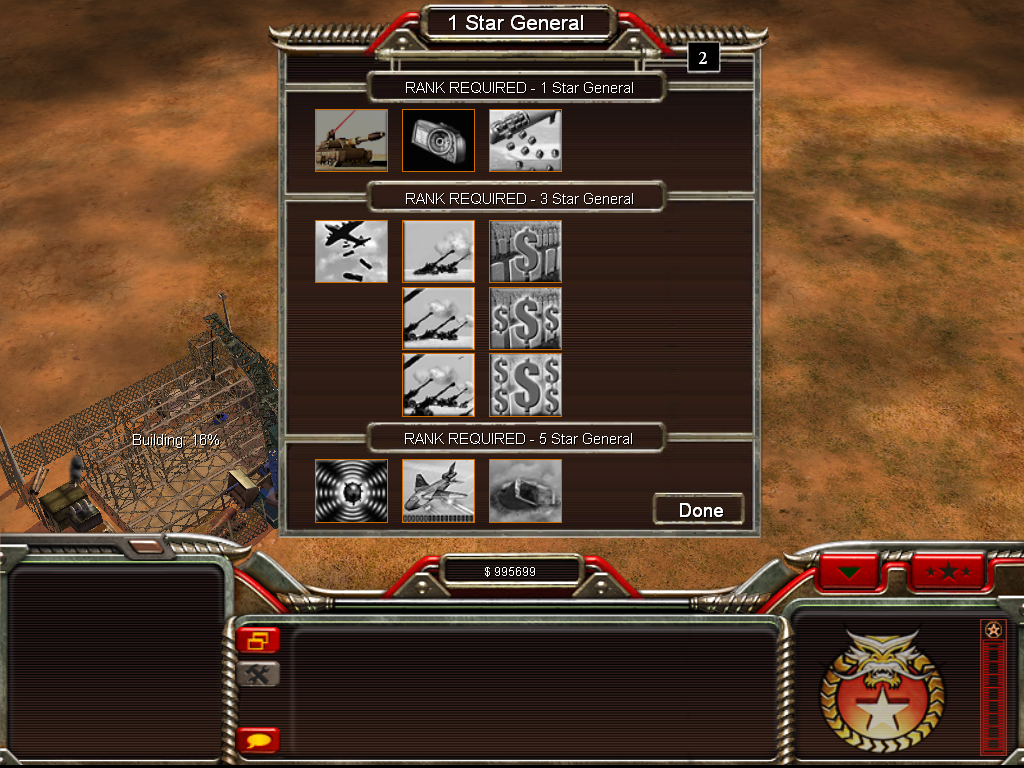Select the jet aircraft promotion icon
Image resolution: width=1024 pixels, height=768 pixels.
tap(438, 491)
